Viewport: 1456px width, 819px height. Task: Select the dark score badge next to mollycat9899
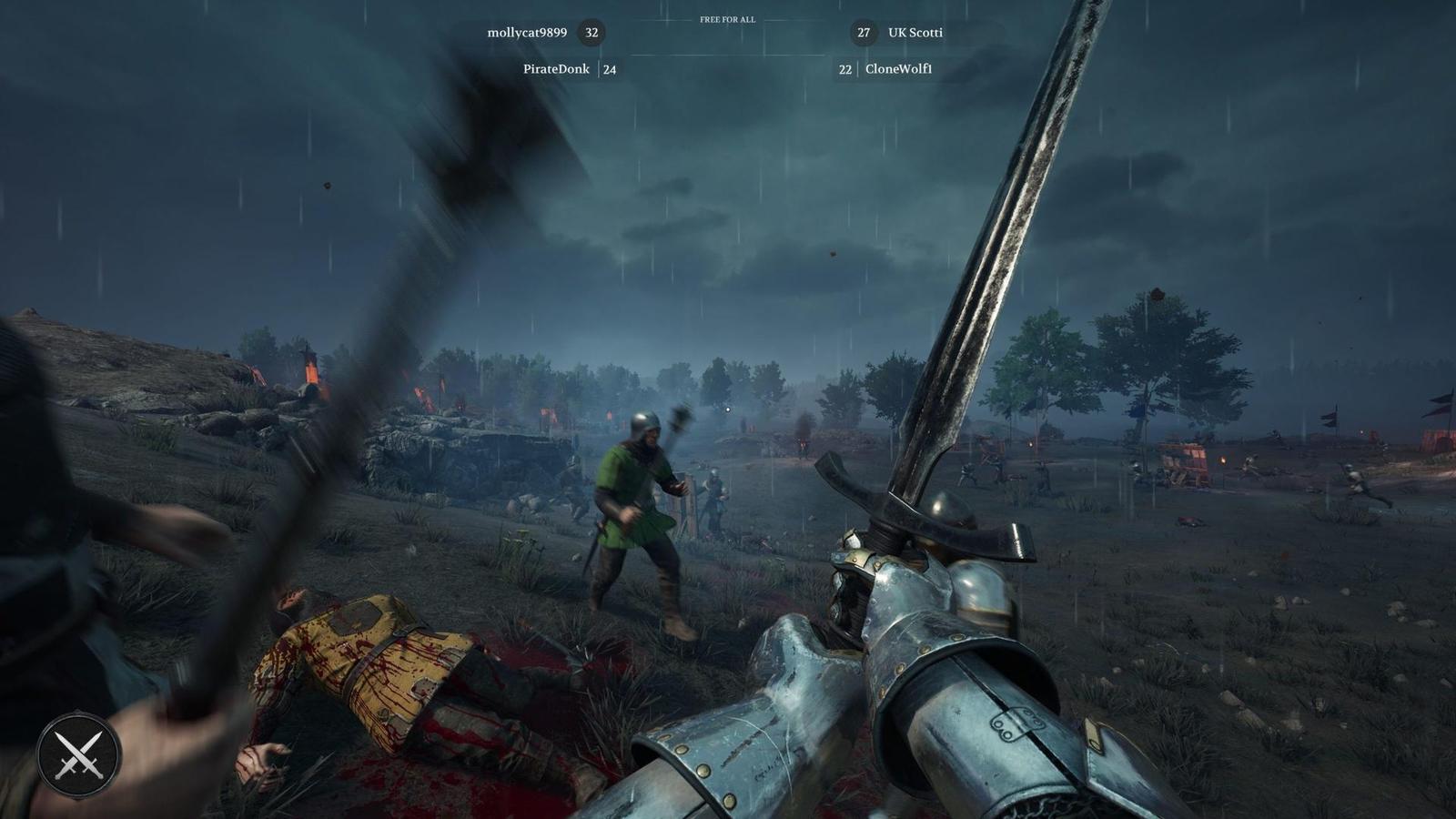(x=592, y=33)
